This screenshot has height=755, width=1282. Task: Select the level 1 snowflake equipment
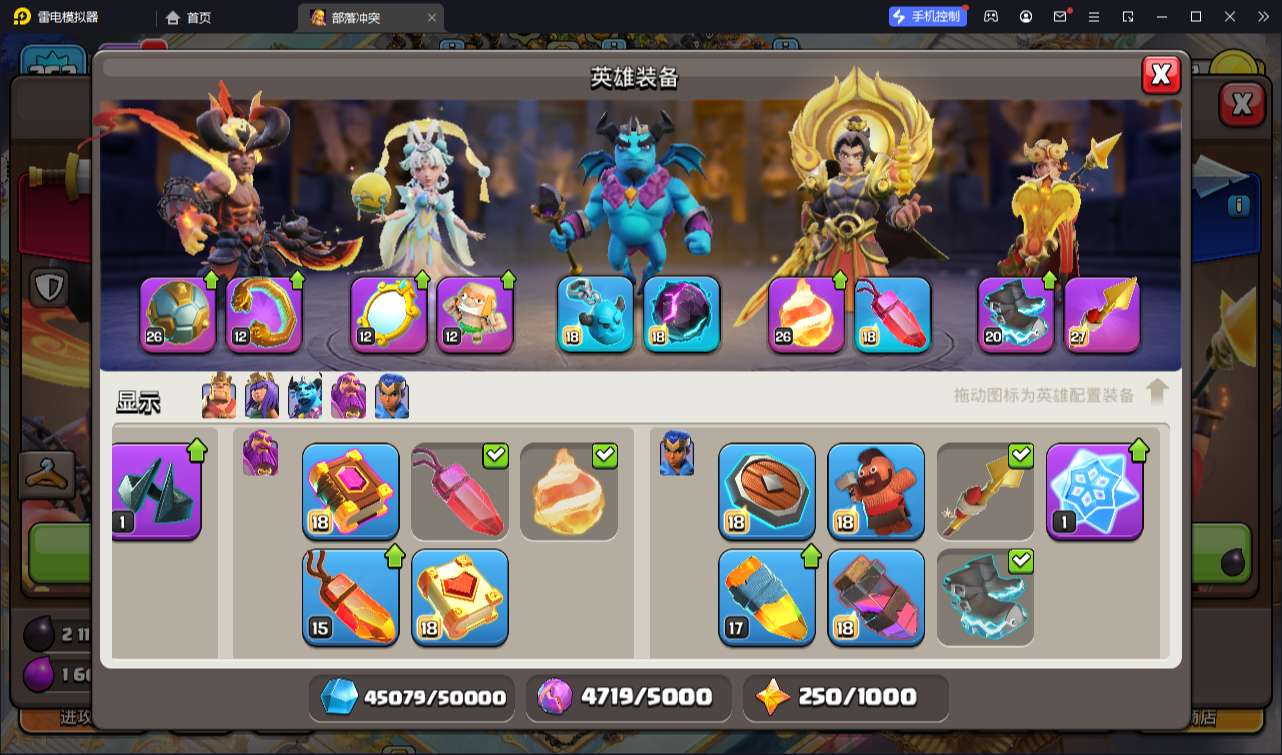pos(1094,491)
